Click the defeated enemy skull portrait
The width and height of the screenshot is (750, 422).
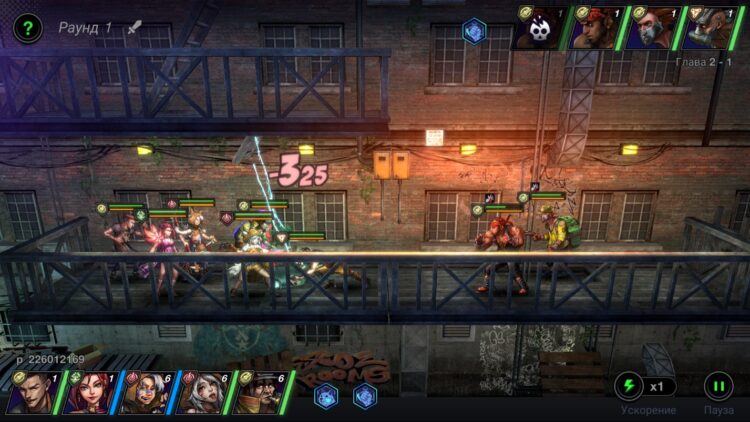pos(540,28)
